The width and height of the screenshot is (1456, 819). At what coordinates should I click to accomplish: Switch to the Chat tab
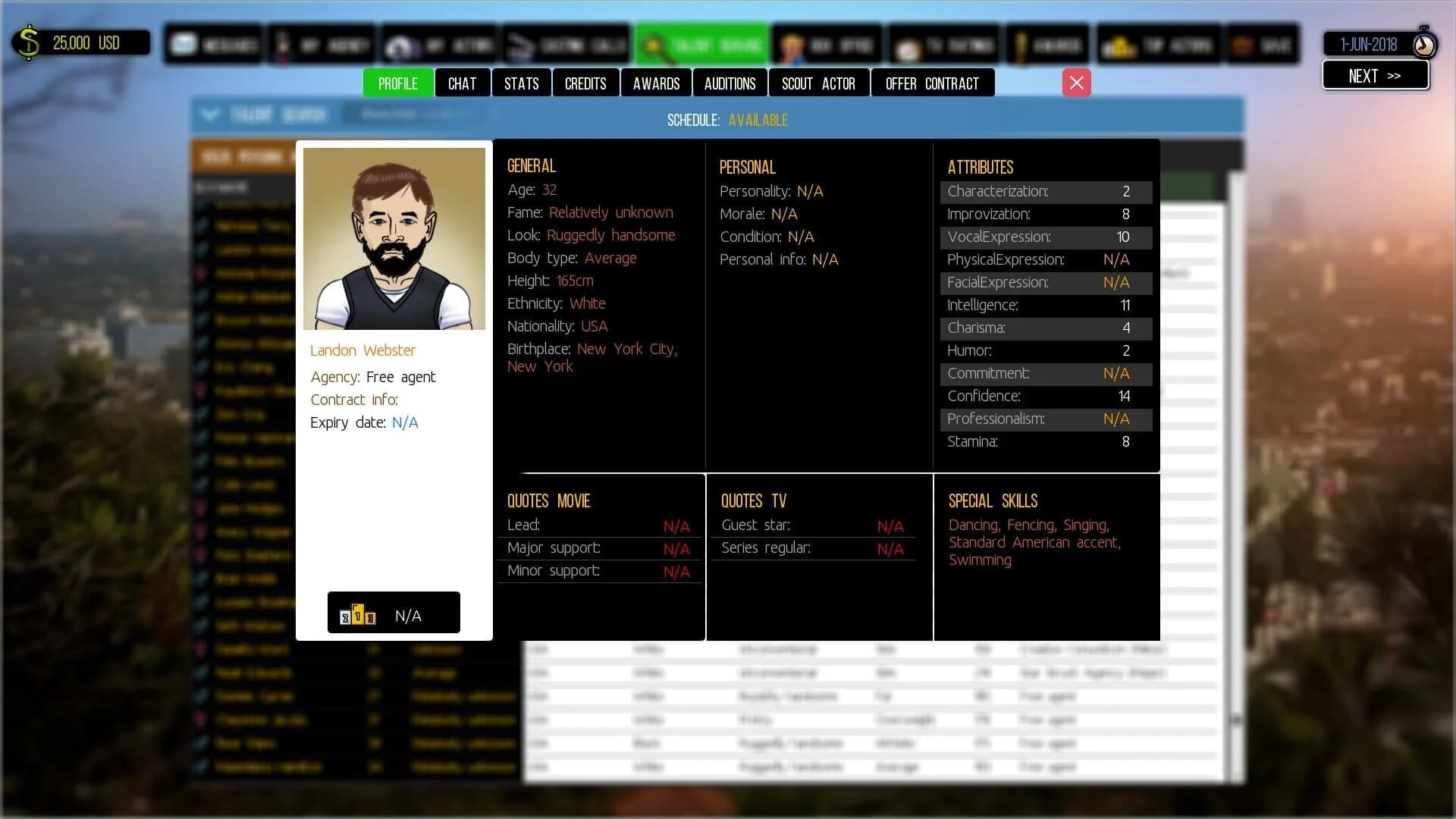[463, 83]
